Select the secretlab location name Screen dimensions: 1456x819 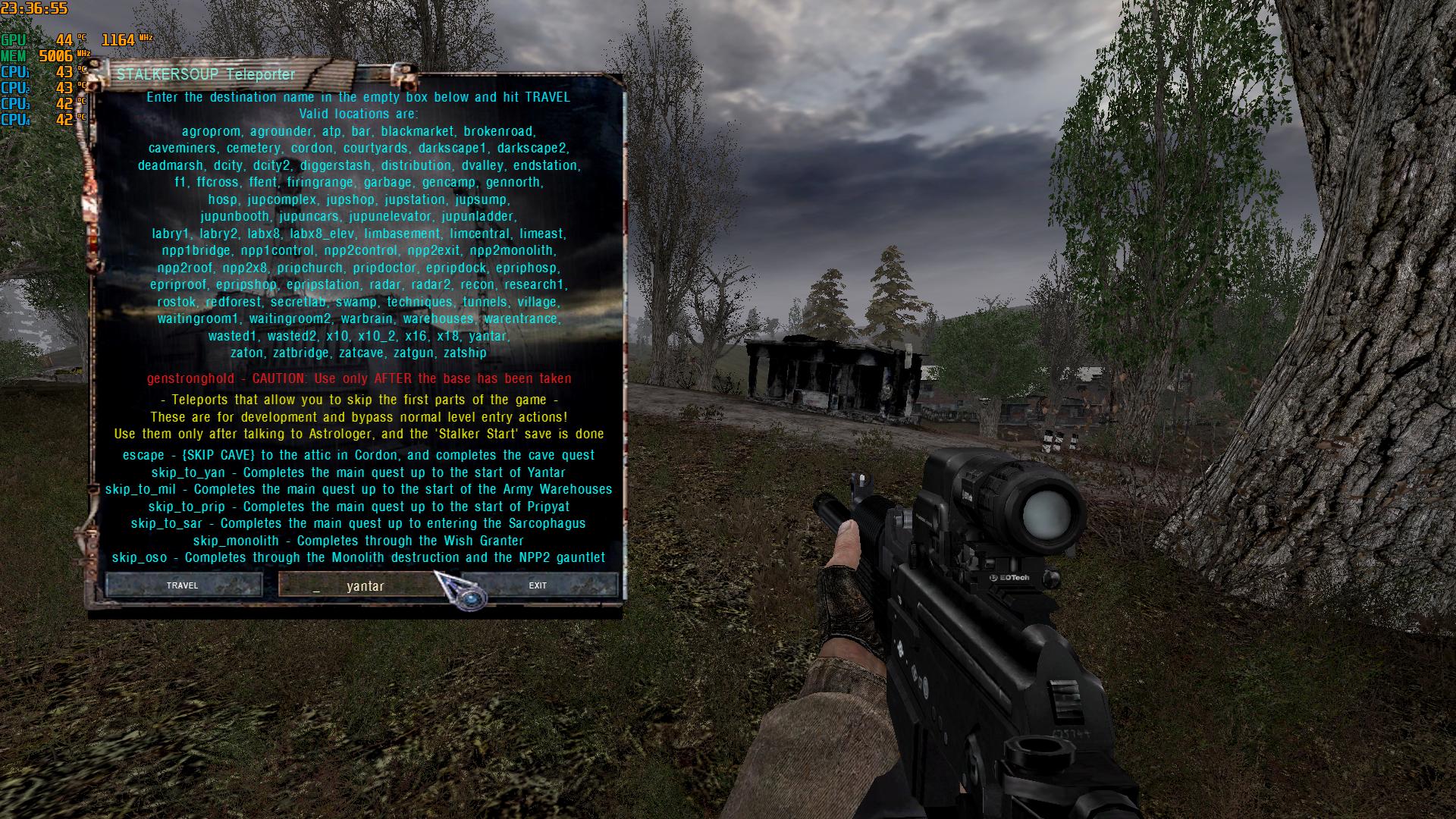297,301
